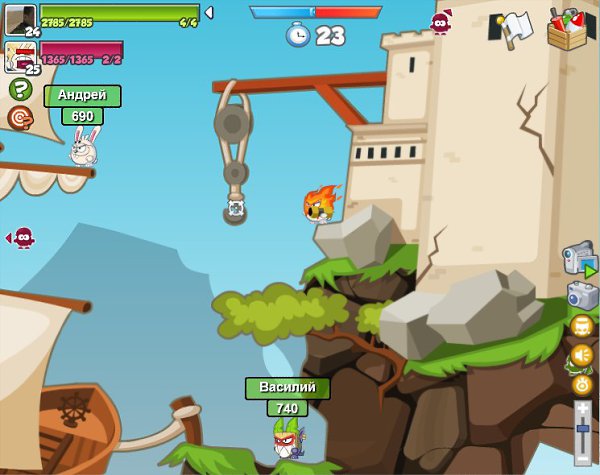Image resolution: width=600 pixels, height=475 pixels.
Task: Zoom out with the minus button
Action: click(x=582, y=456)
